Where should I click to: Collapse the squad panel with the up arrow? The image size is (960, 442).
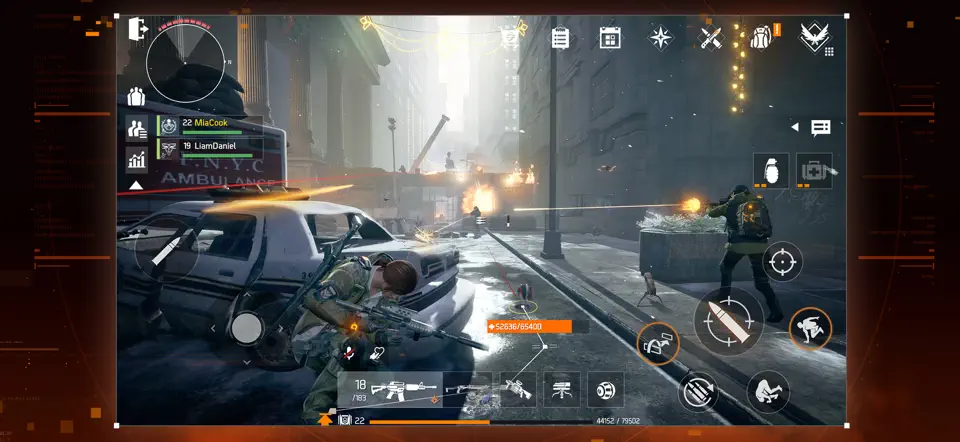tap(137, 185)
